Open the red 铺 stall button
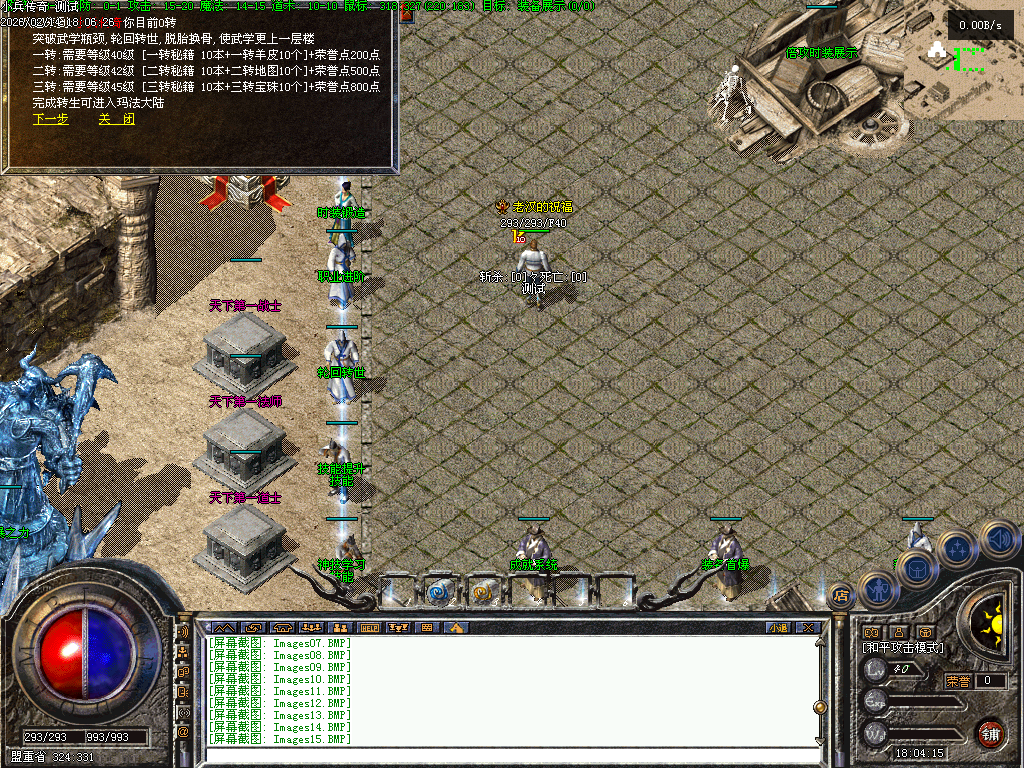1024x768 pixels. tap(990, 733)
